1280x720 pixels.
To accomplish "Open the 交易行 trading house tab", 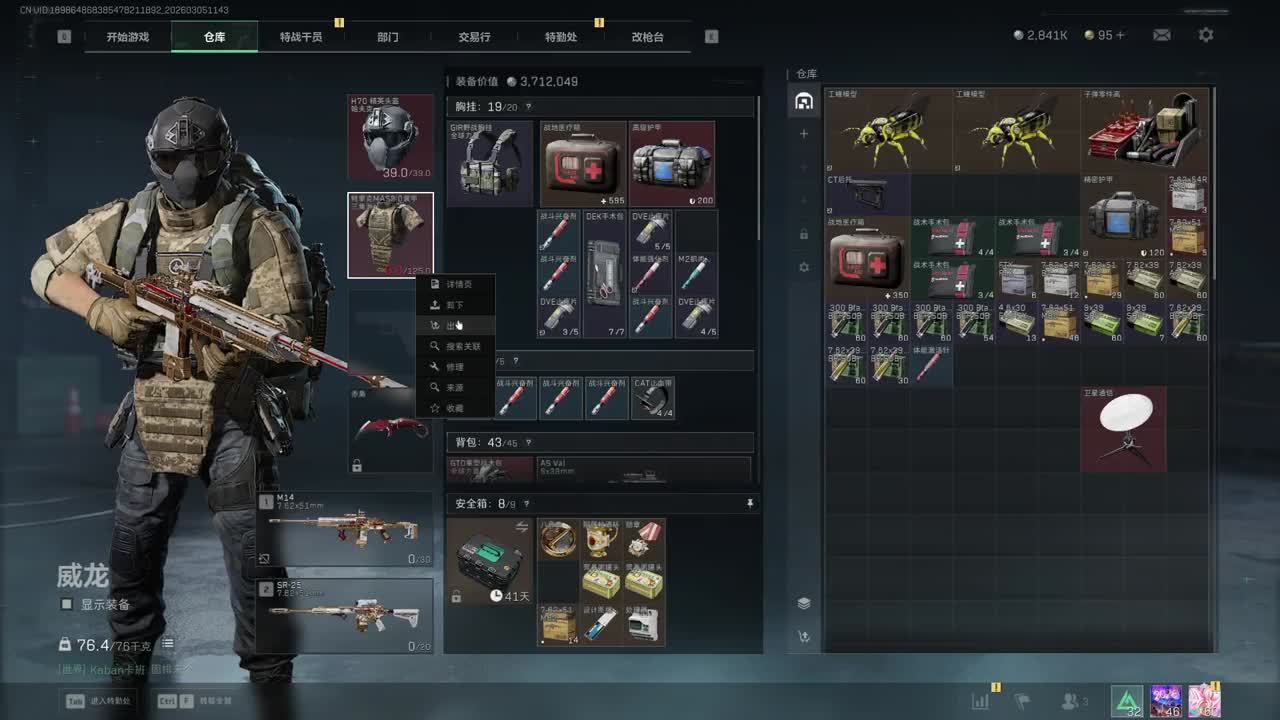I will point(474,37).
